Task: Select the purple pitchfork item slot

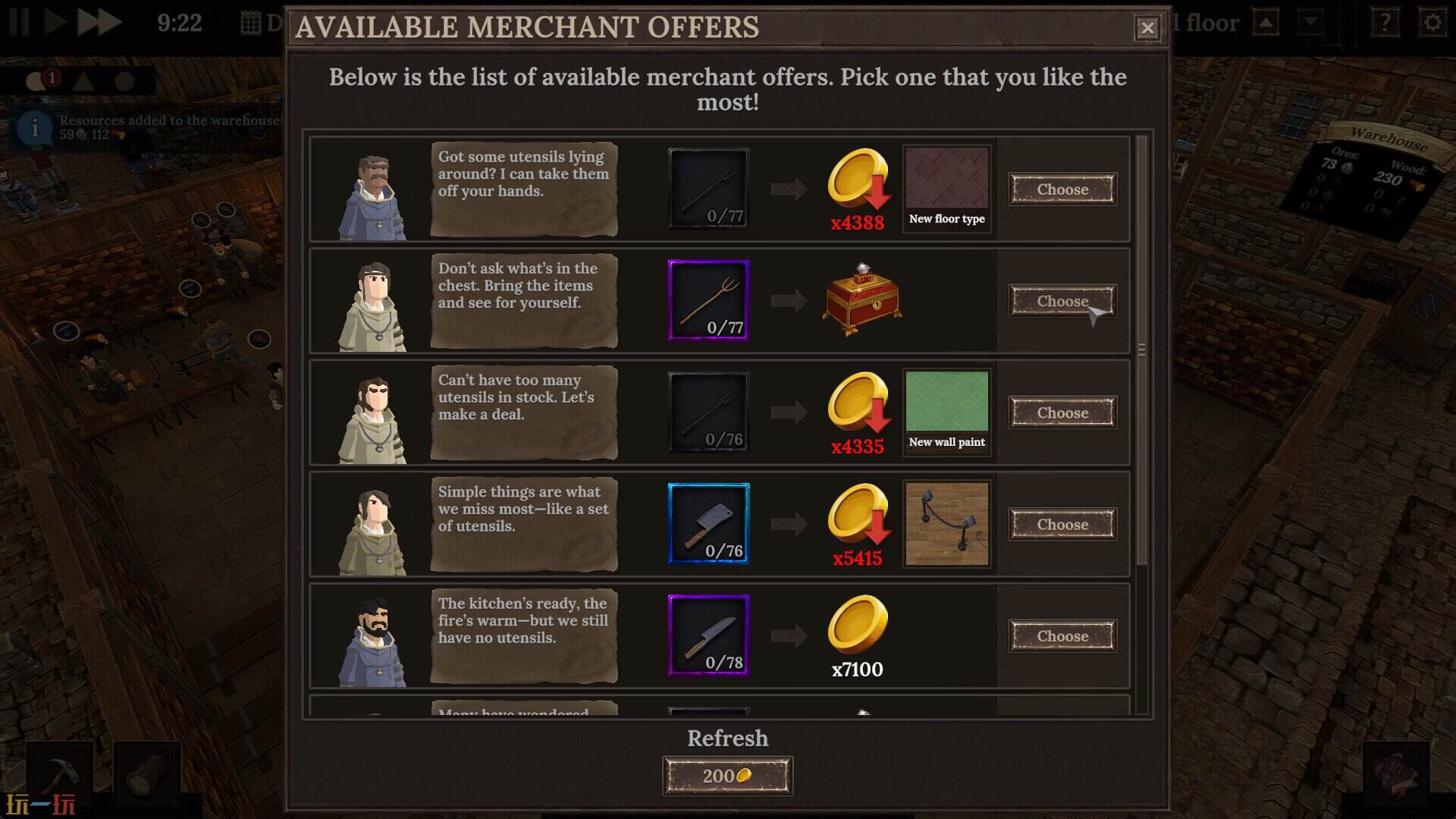Action: point(709,300)
